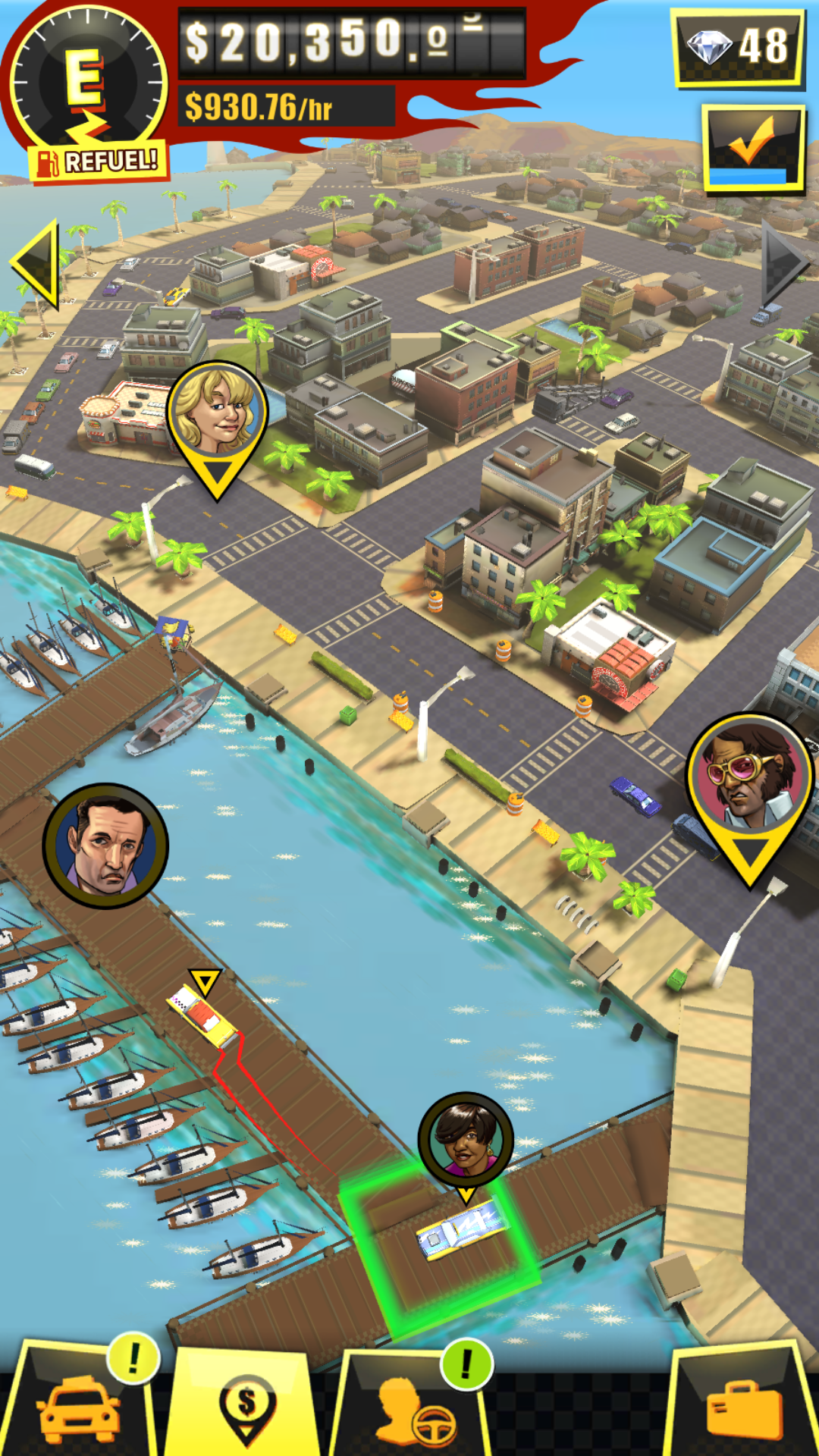The image size is (819, 1456).
Task: Select the grumpy man passenger portrait
Action: (x=105, y=846)
